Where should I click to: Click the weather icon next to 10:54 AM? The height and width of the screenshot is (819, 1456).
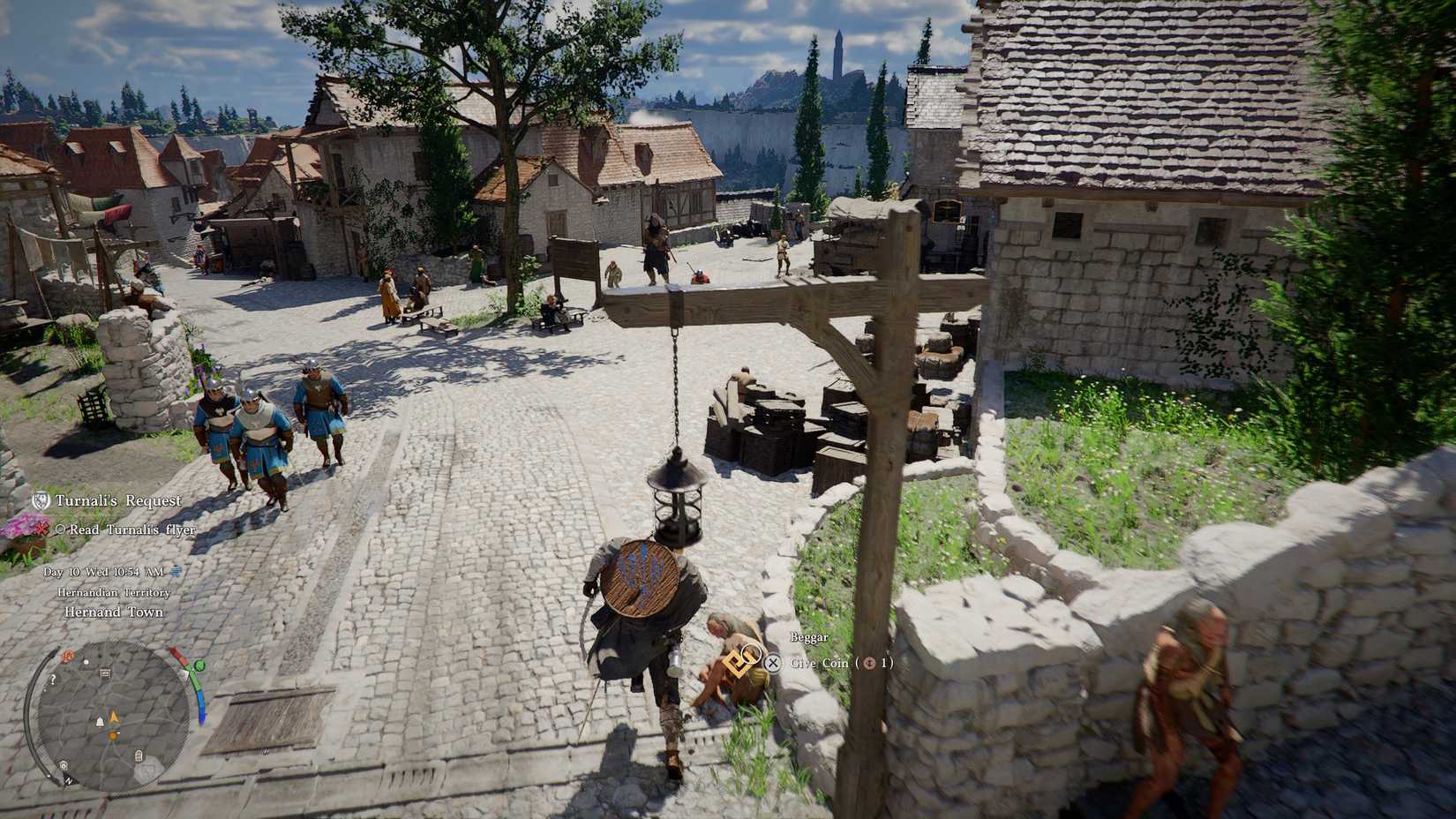(x=175, y=571)
